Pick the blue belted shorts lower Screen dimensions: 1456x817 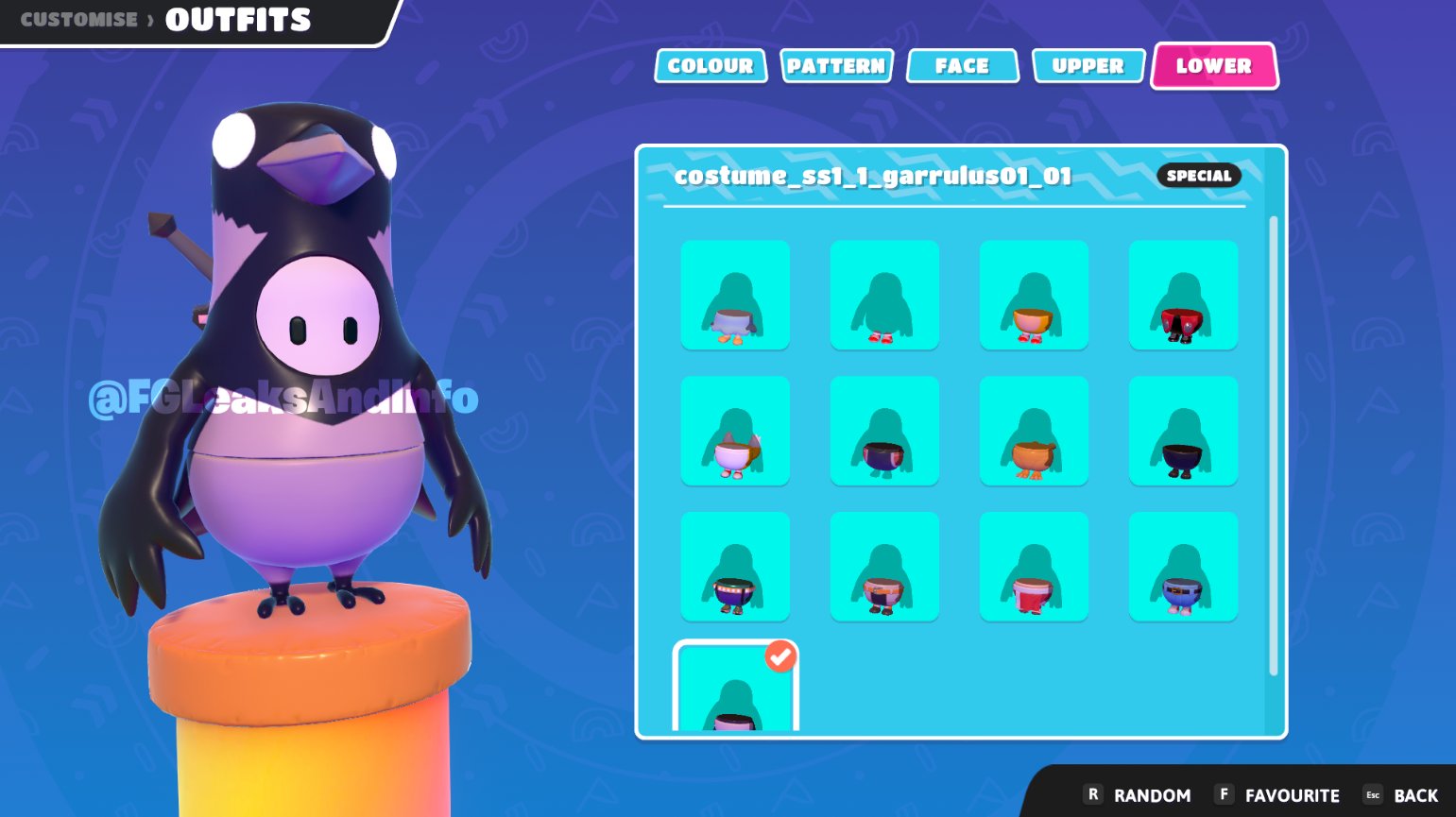pyautogui.click(x=1184, y=567)
